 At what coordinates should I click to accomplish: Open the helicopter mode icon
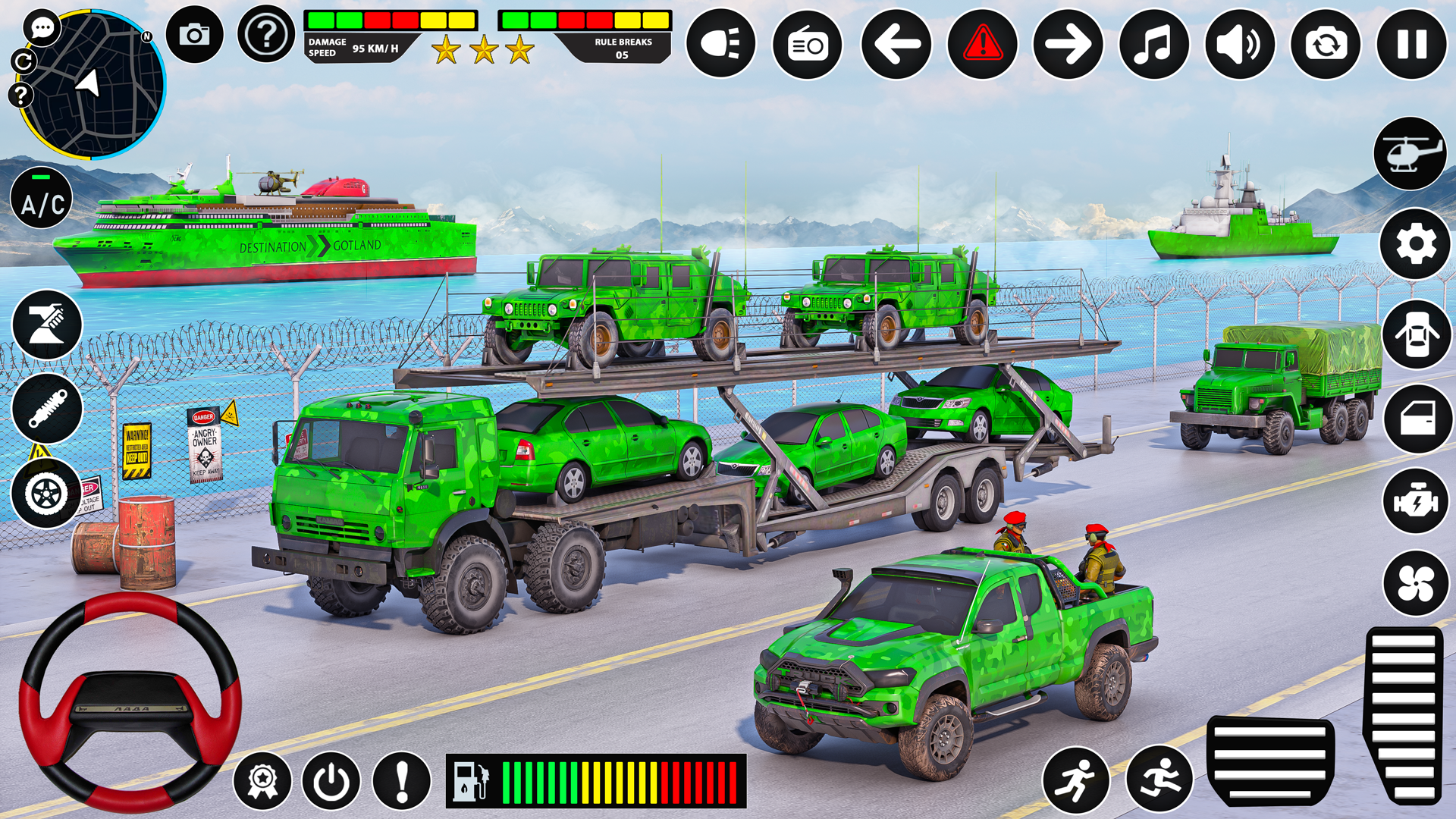(x=1410, y=151)
